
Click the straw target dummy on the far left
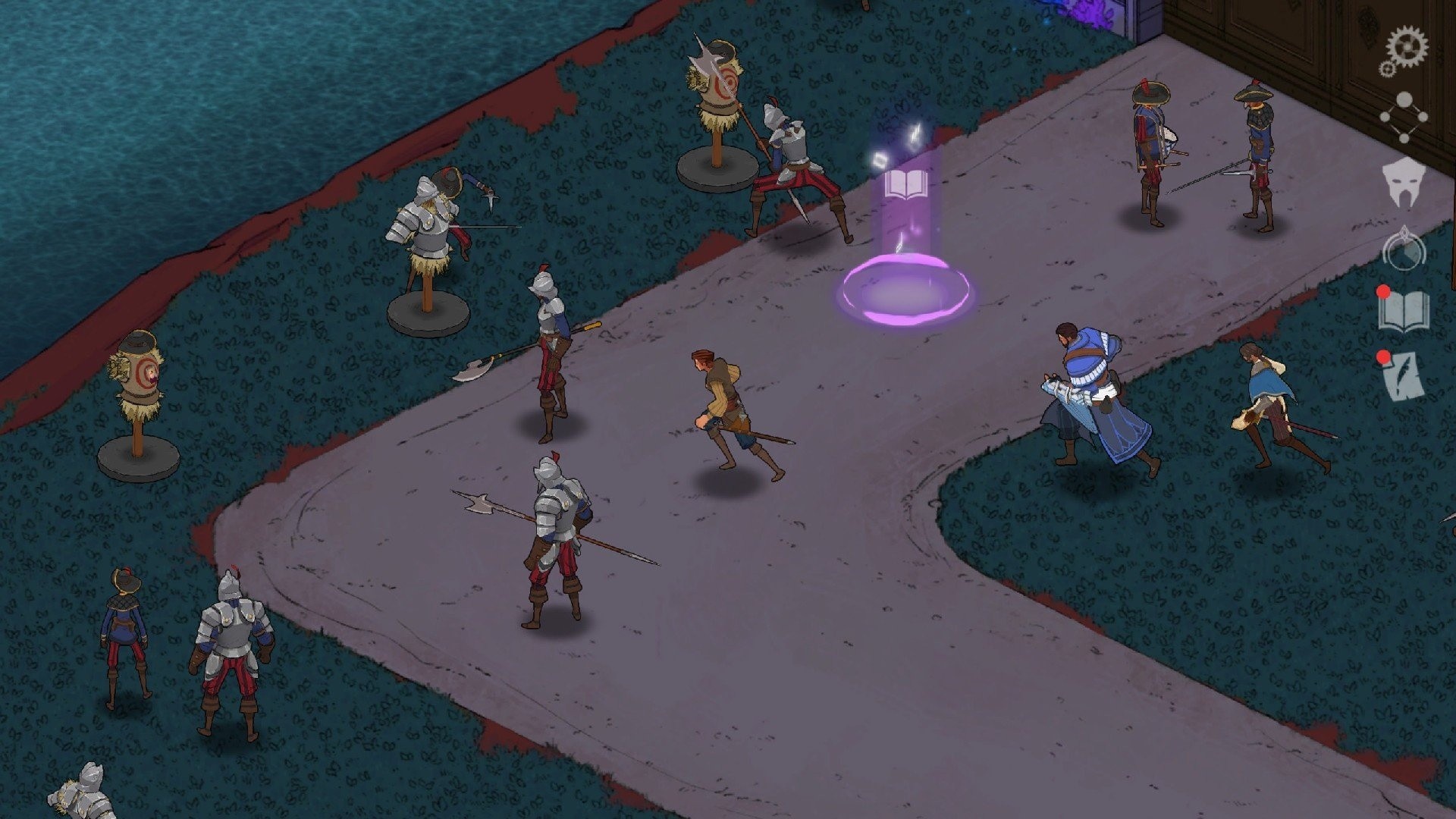coord(138,372)
